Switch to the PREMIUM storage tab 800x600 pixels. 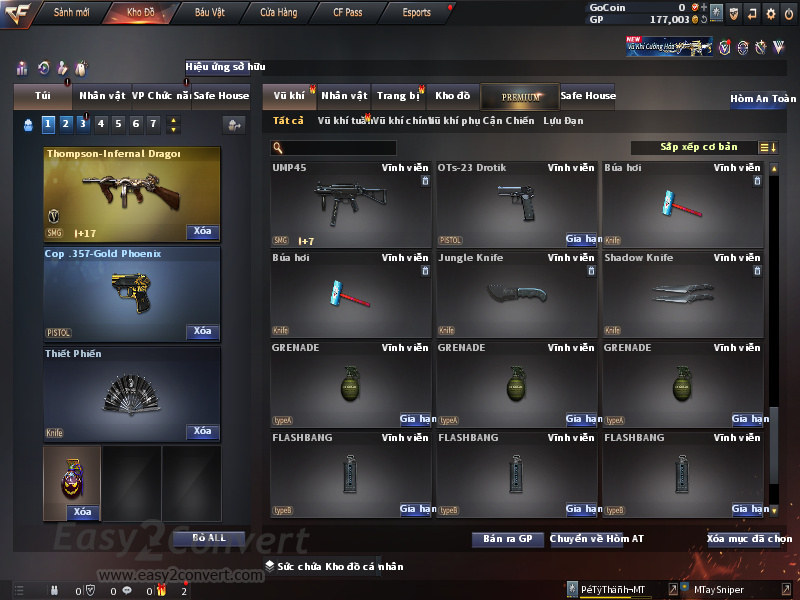[x=520, y=96]
